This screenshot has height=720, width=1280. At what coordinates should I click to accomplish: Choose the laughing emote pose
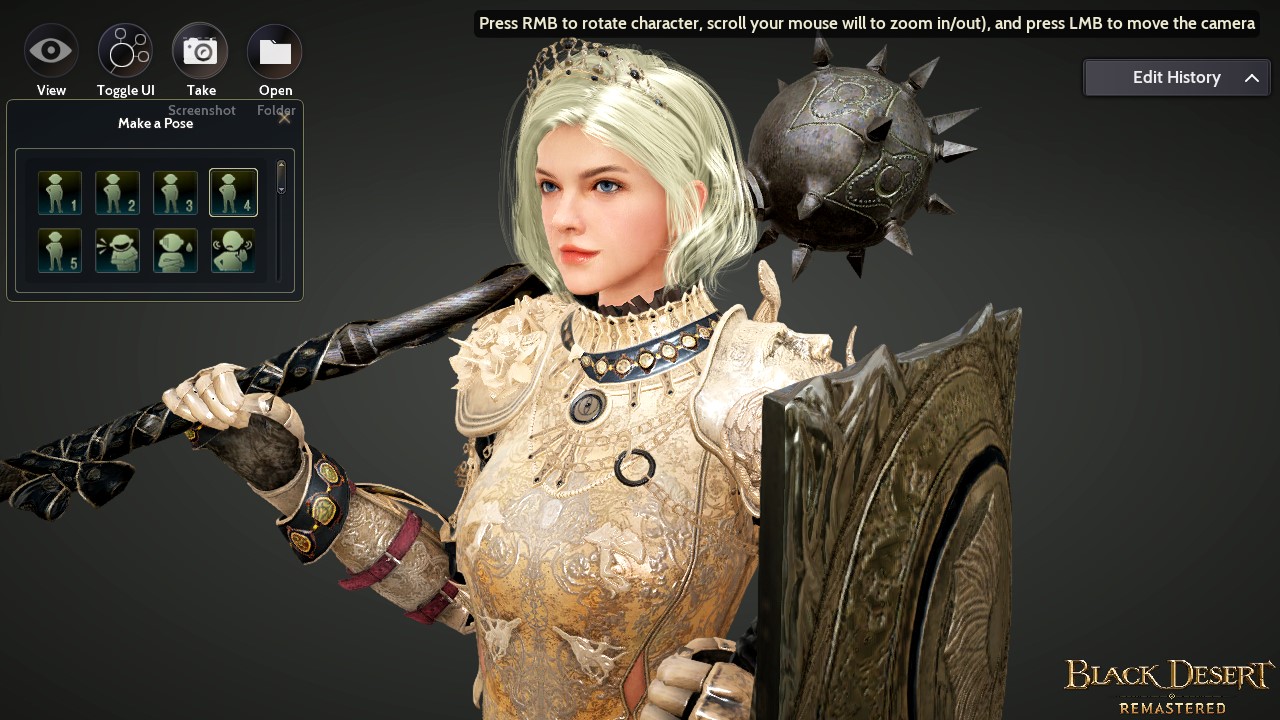[x=117, y=250]
